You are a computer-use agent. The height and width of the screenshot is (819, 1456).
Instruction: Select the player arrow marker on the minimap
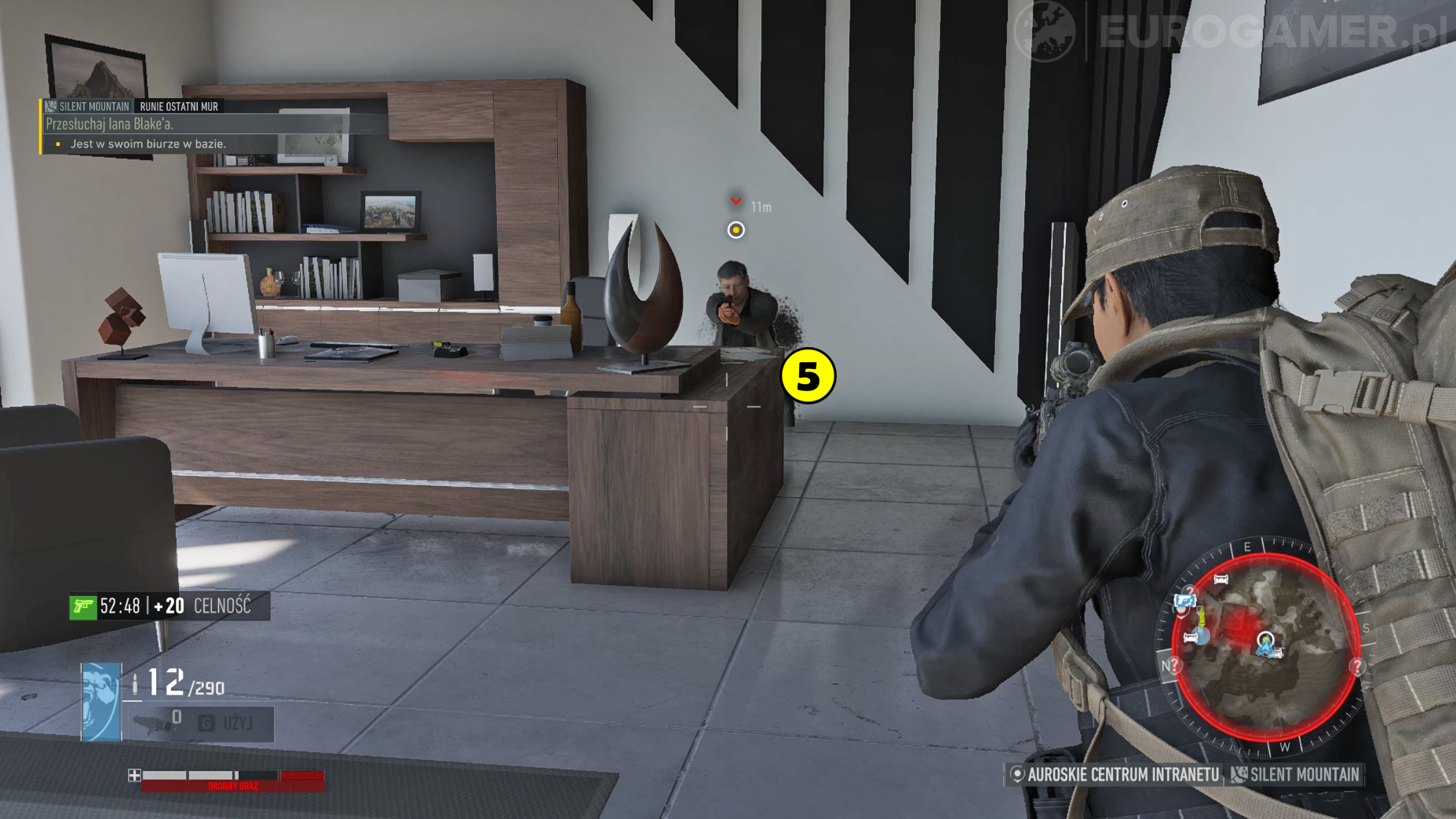point(1264,645)
